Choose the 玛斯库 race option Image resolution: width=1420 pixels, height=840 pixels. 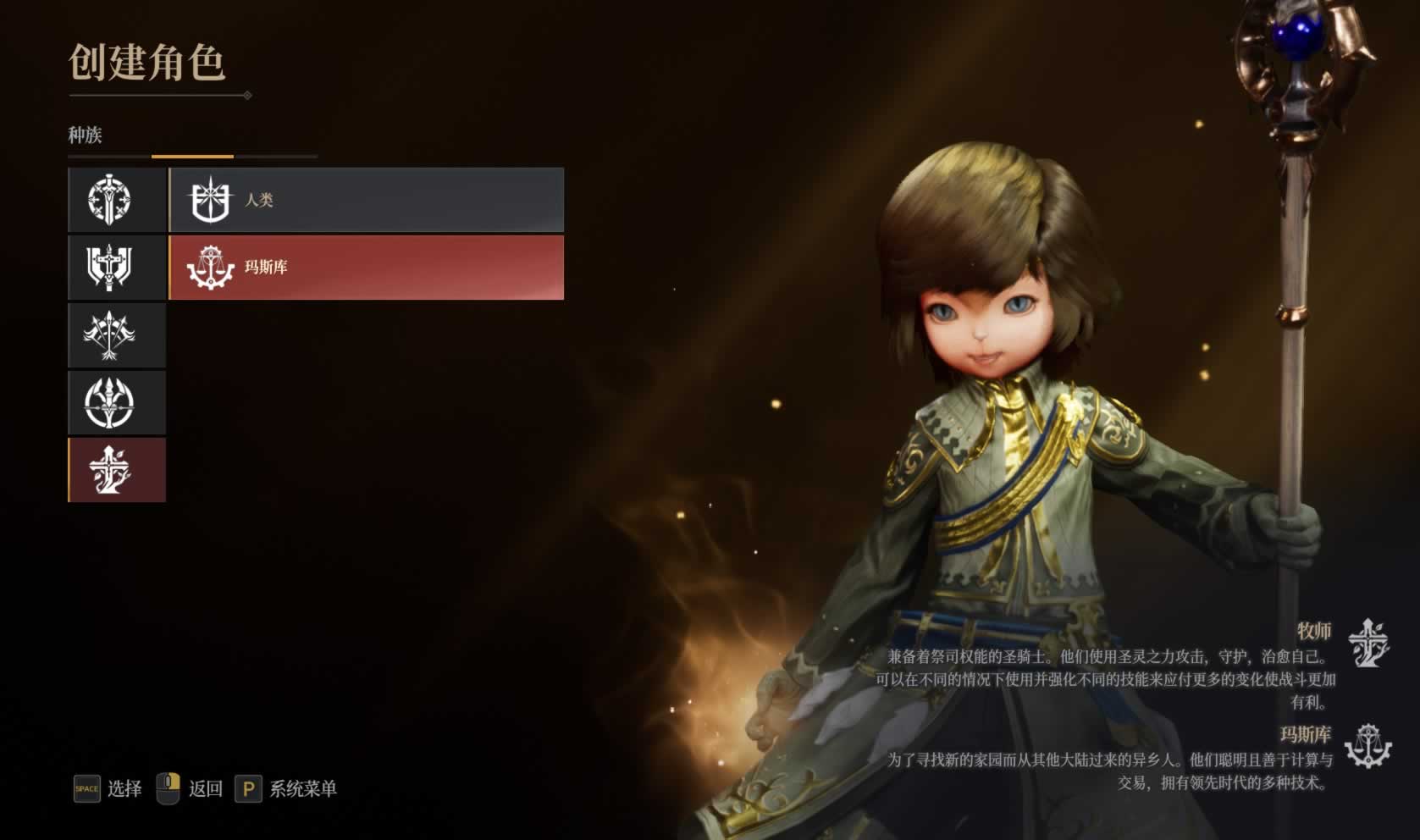pyautogui.click(x=366, y=268)
